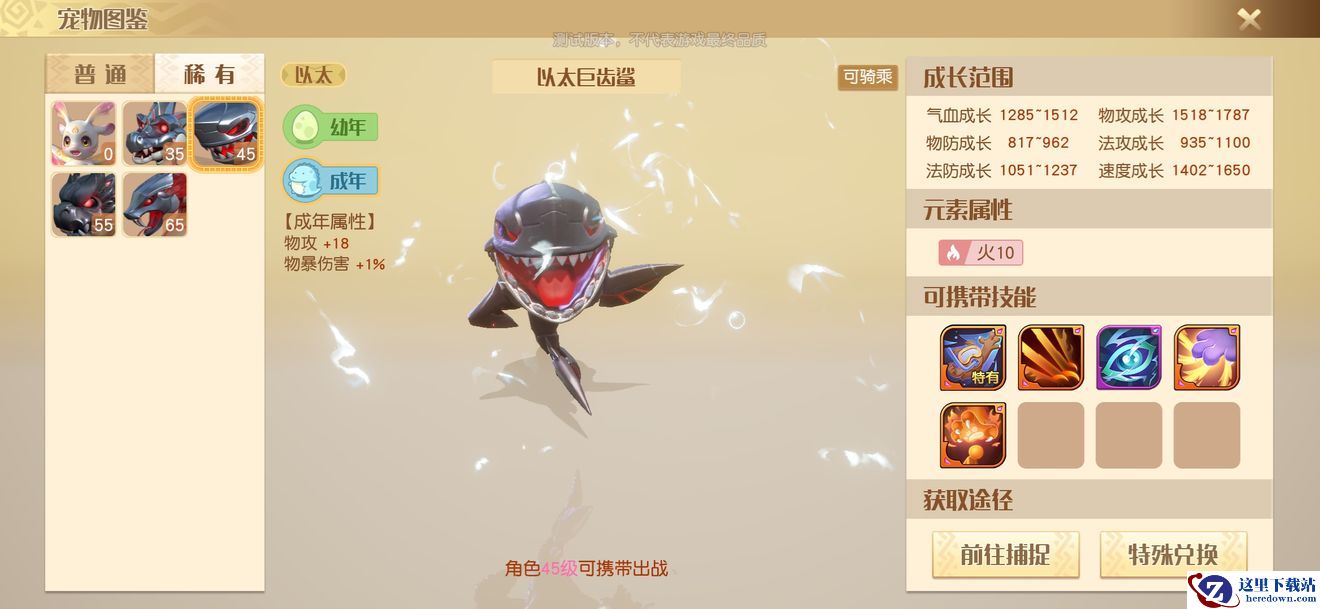1320x609 pixels.
Task: Switch to the 普通 pets tab
Action: click(x=99, y=74)
